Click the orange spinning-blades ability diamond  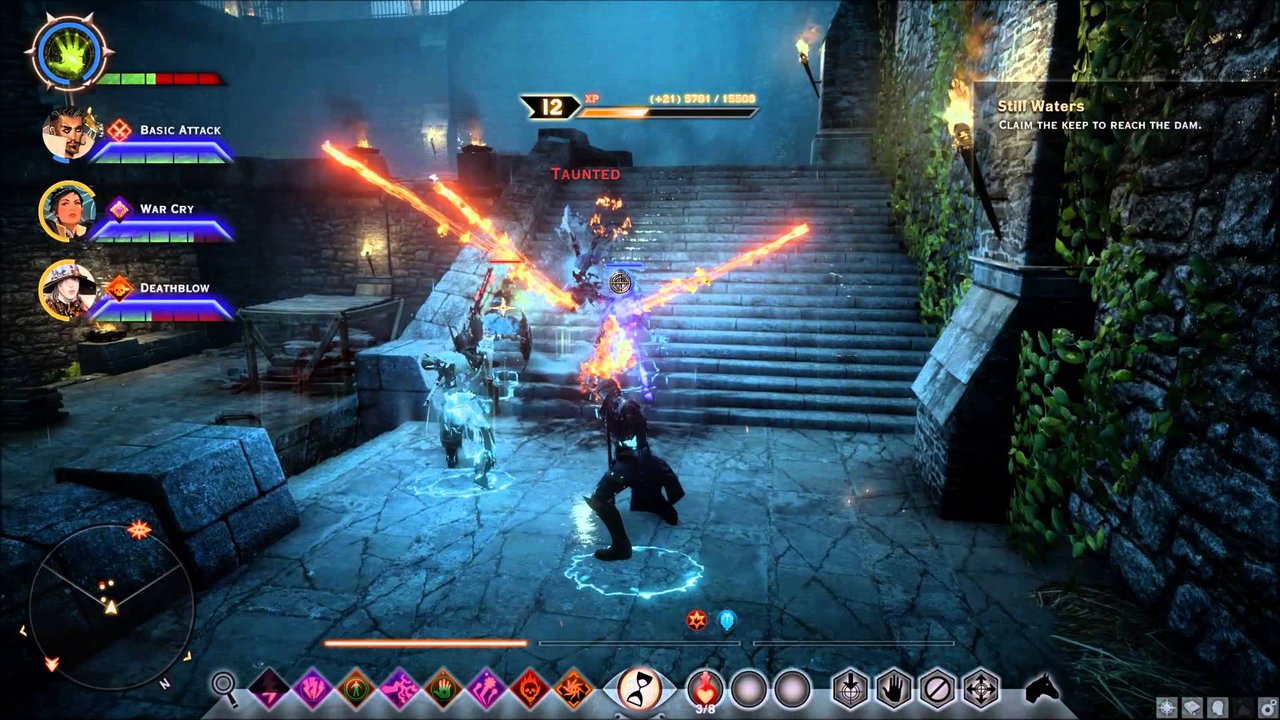573,688
